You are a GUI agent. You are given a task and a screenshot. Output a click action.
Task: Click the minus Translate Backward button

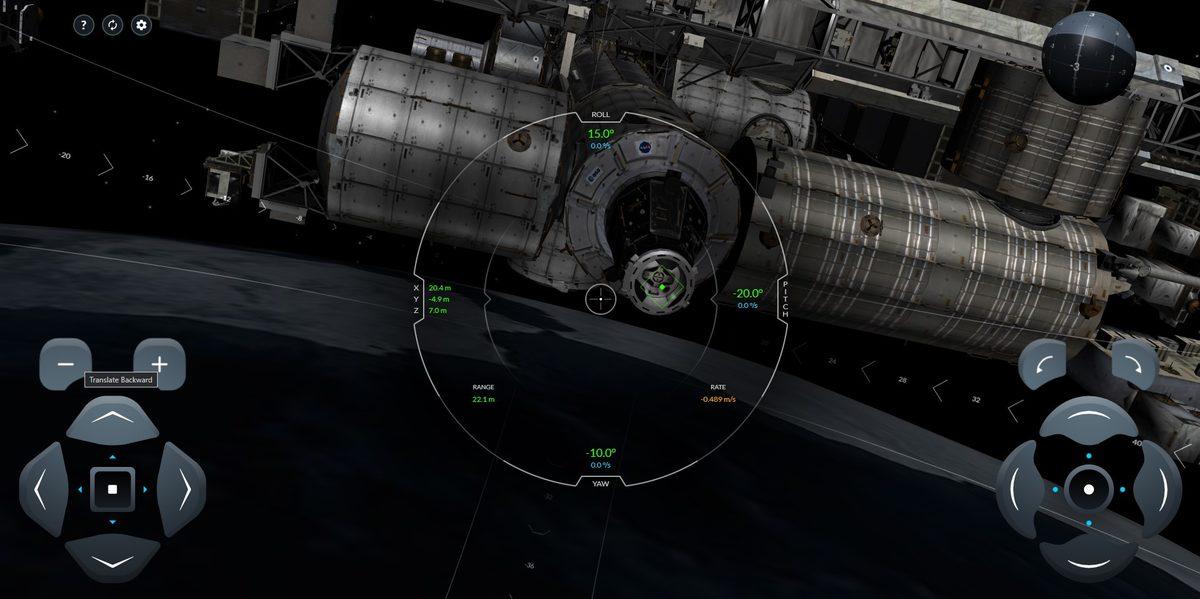[x=65, y=364]
